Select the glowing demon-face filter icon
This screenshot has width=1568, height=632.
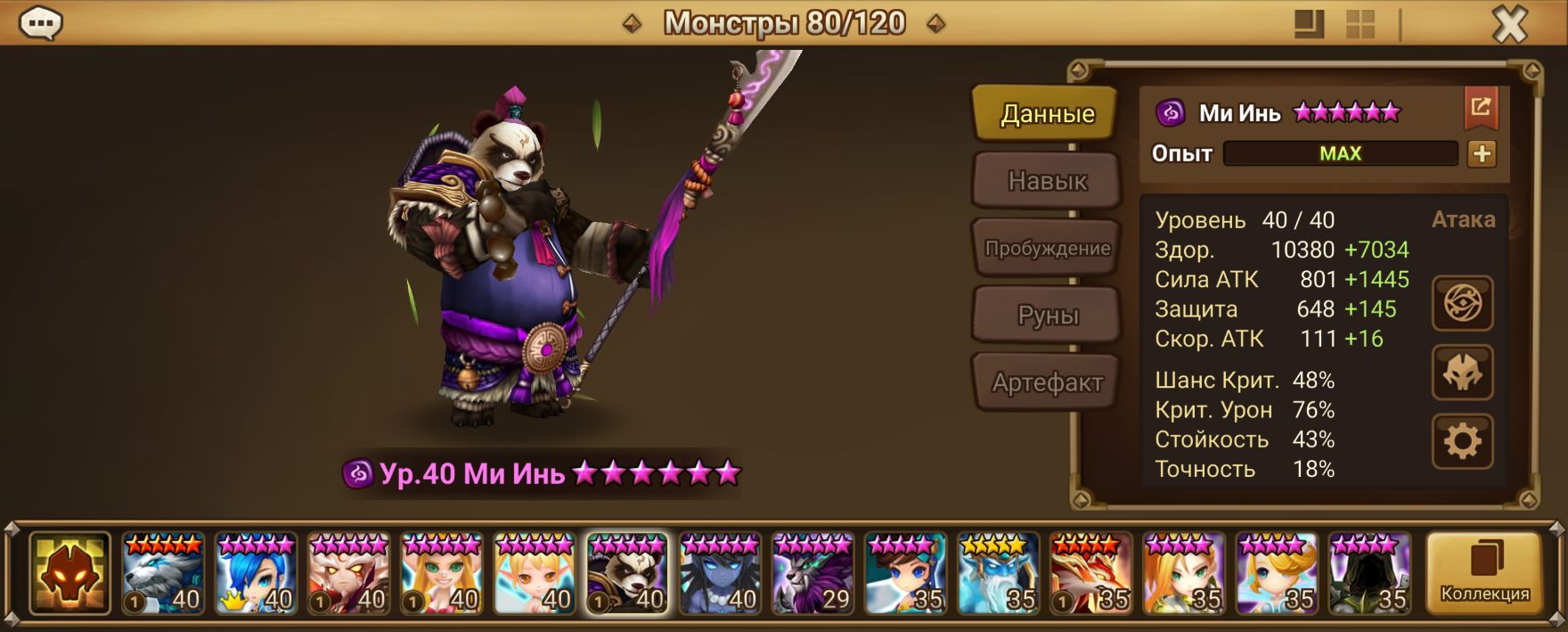[x=69, y=574]
